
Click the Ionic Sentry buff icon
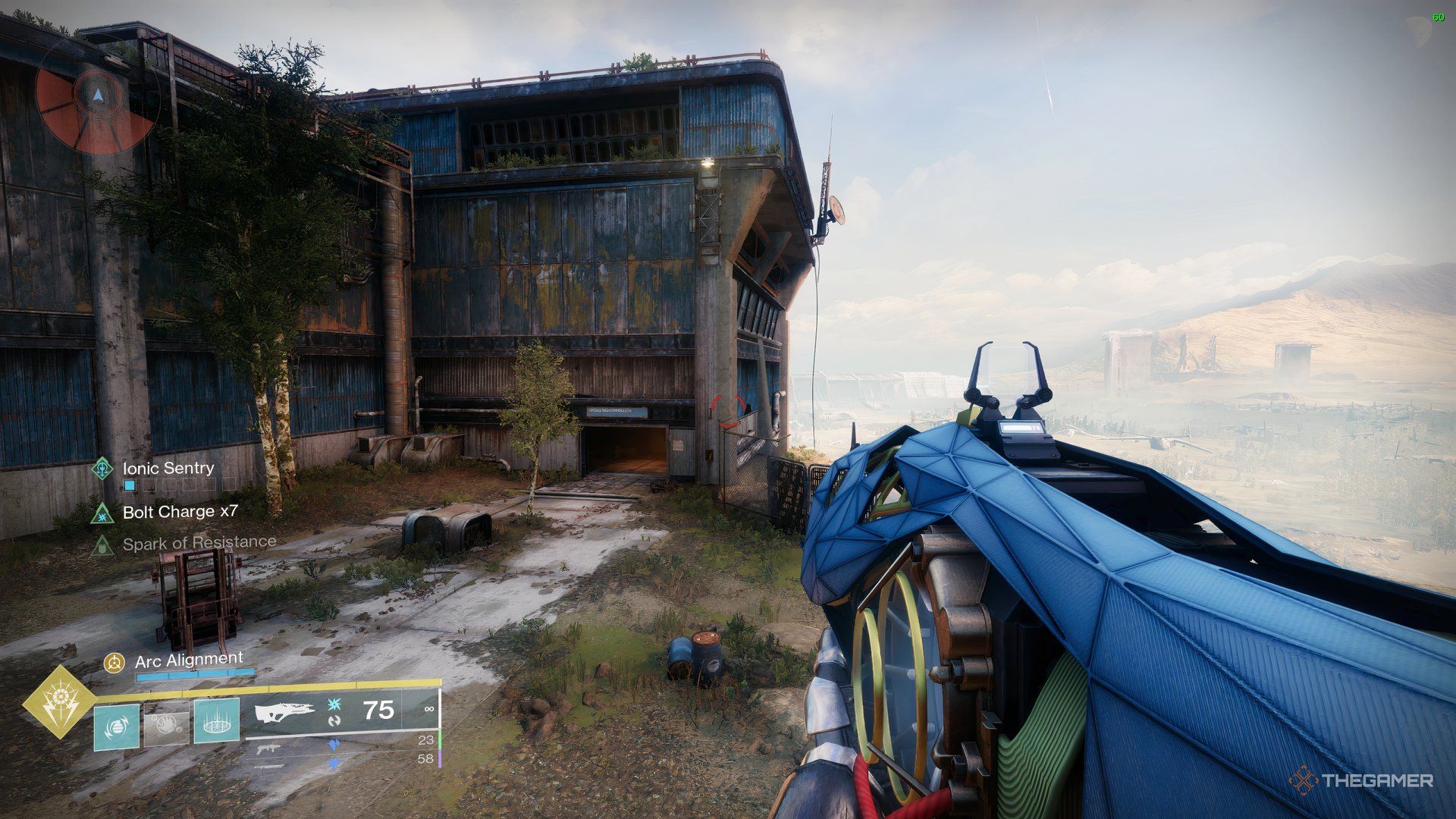point(102,469)
